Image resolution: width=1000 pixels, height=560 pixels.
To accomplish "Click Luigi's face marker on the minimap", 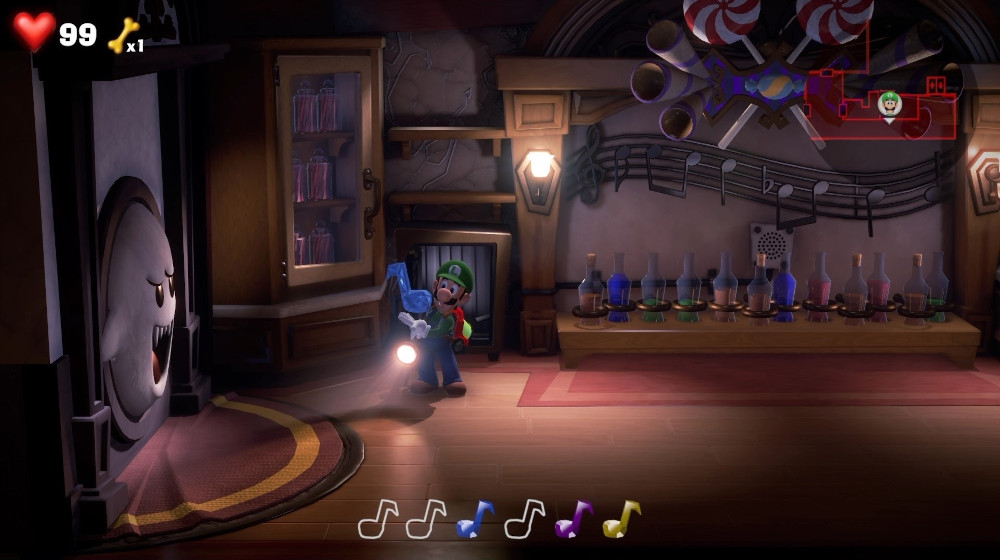I will (x=889, y=102).
